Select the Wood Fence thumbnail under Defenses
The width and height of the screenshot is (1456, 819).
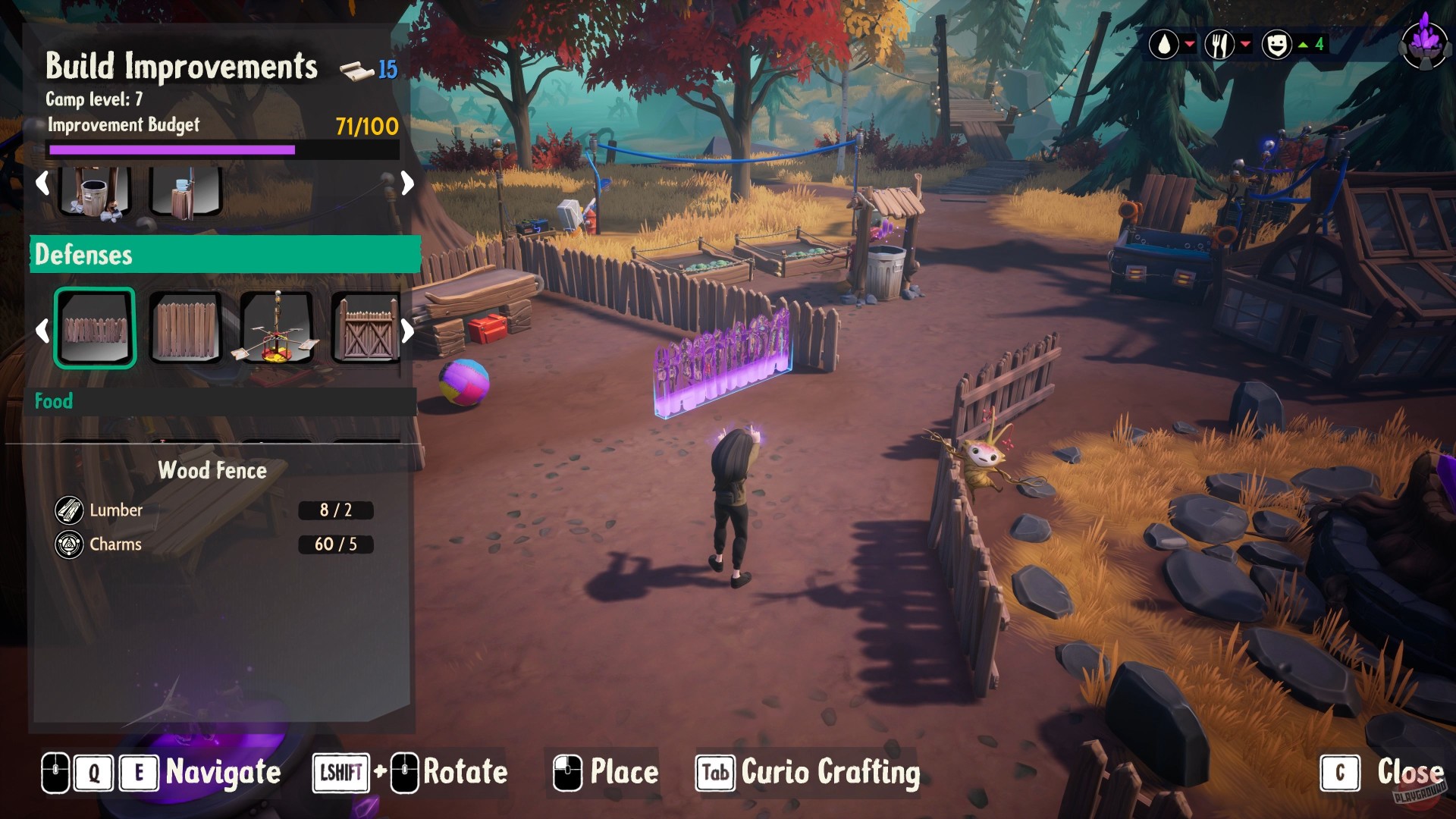[x=95, y=328]
